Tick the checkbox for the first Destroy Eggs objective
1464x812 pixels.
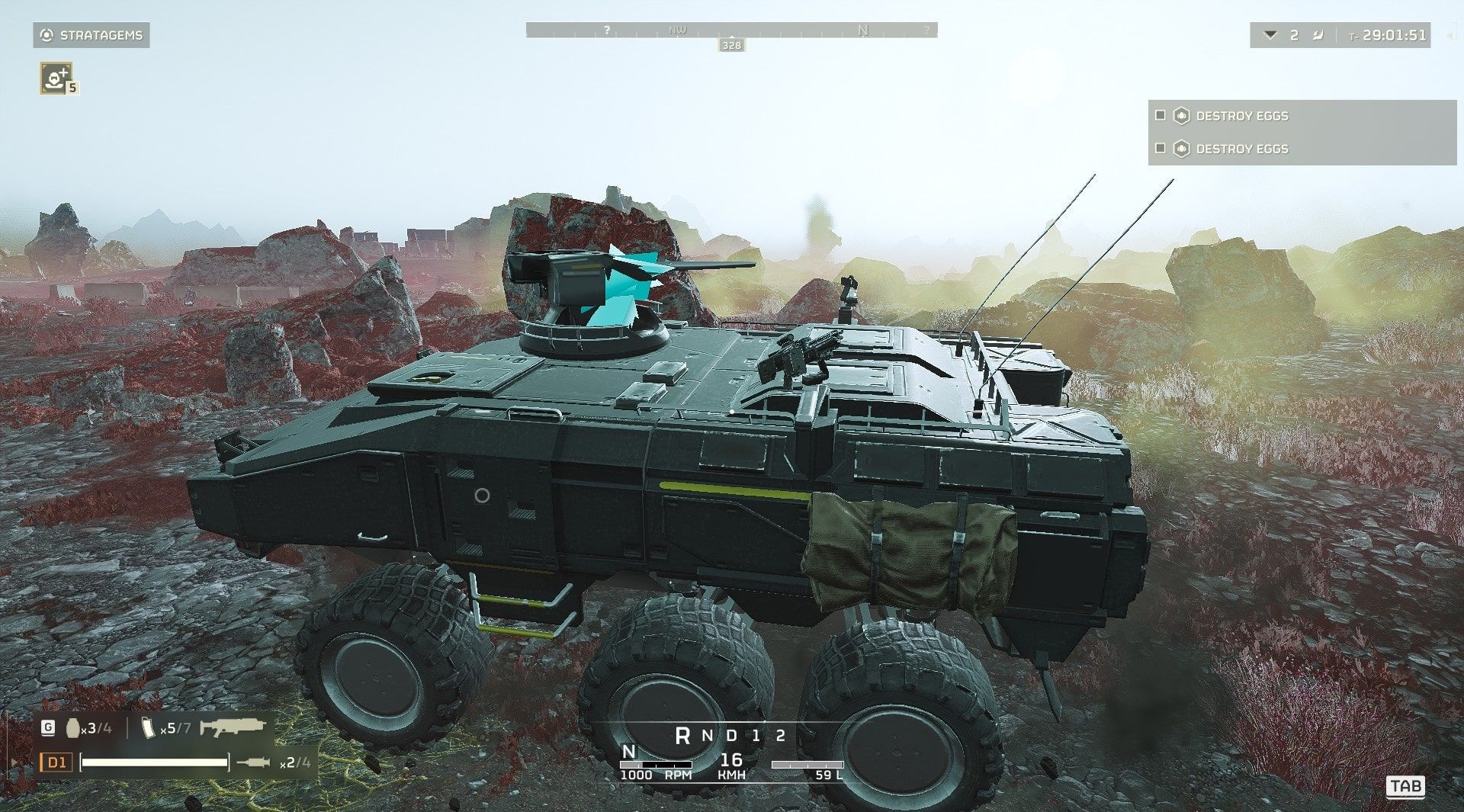[1160, 116]
